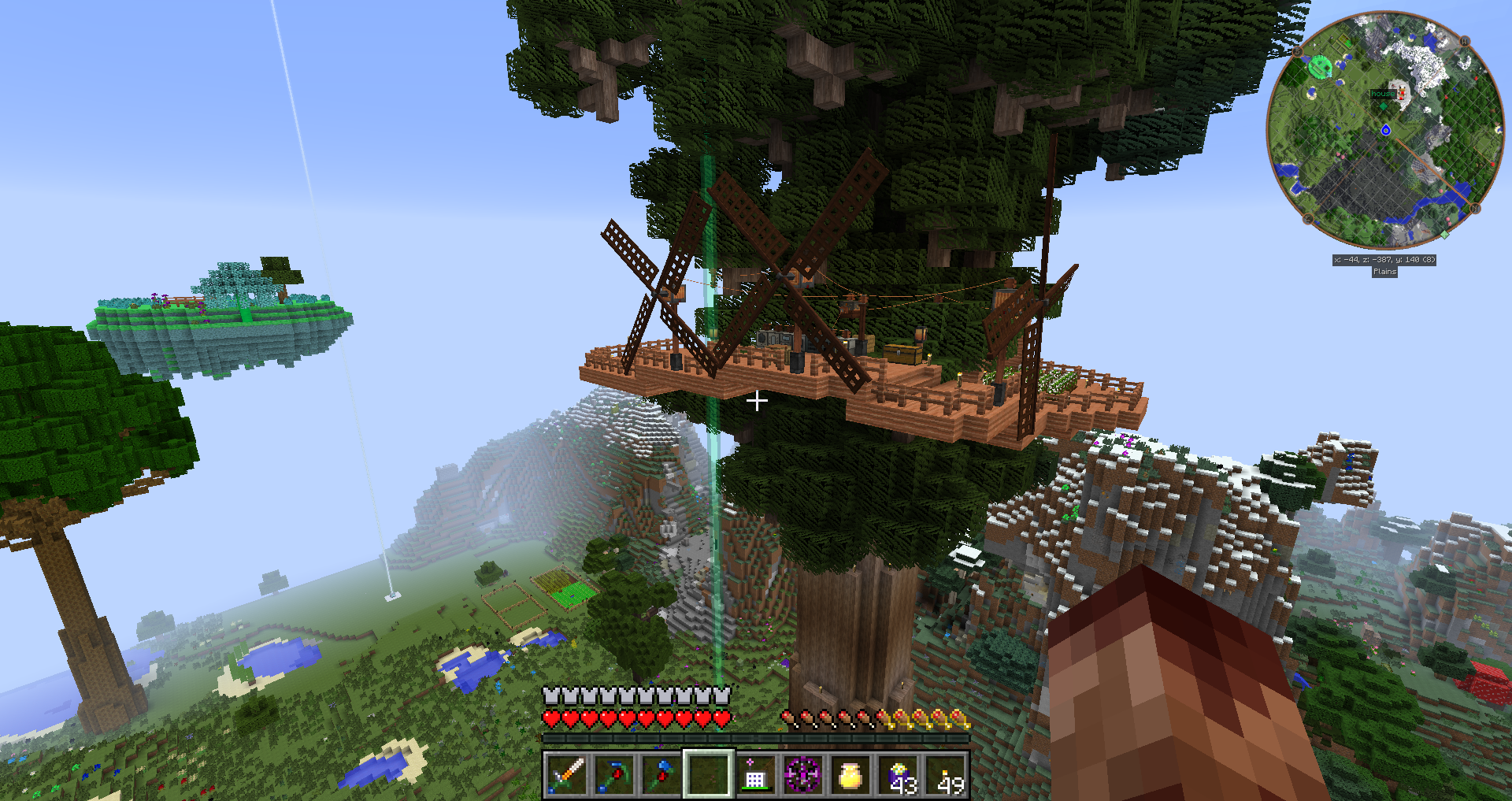Select the sword in the hotbar
This screenshot has width=1512, height=801.
[566, 775]
